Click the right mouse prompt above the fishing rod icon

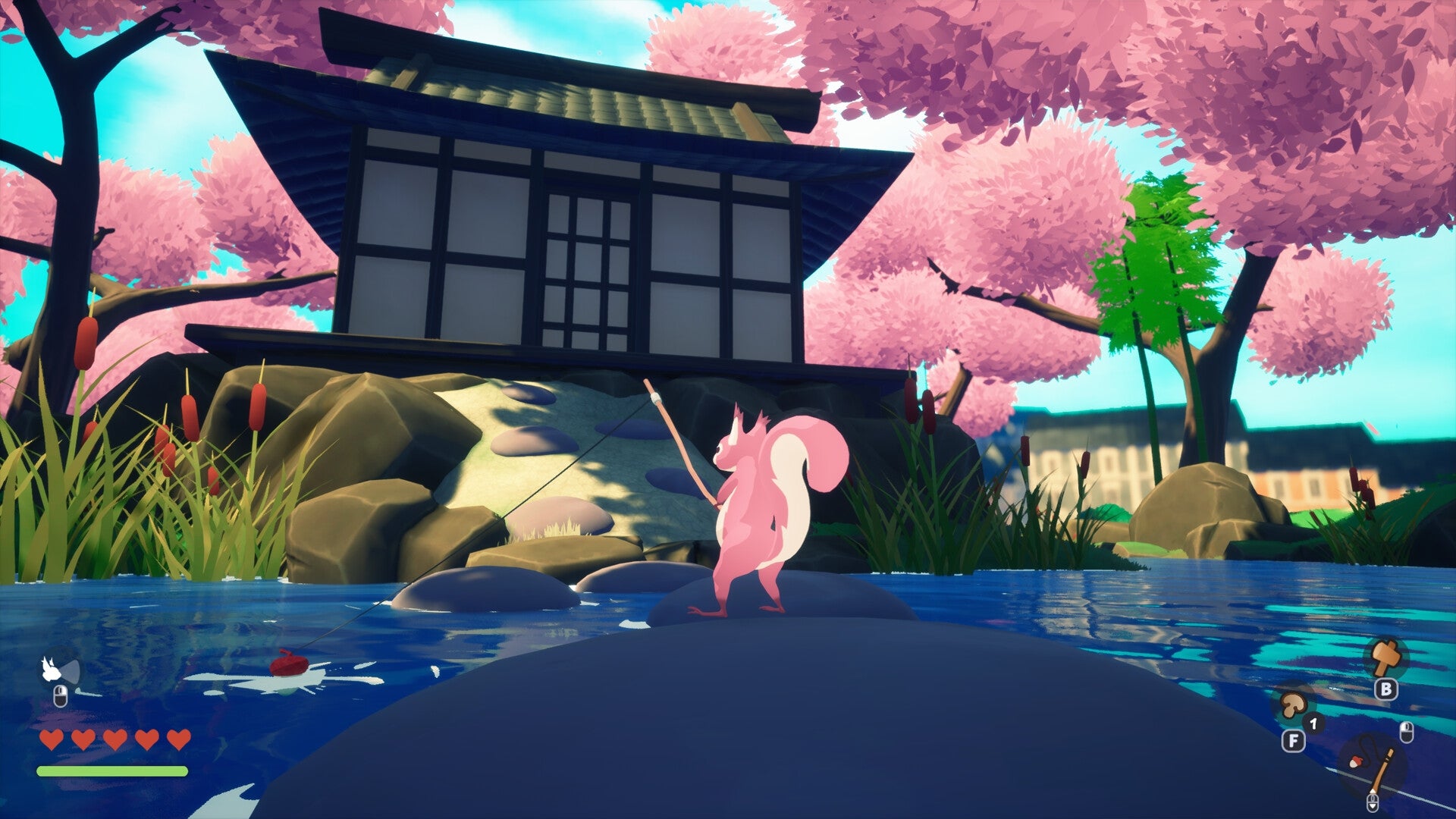pyautogui.click(x=1407, y=733)
